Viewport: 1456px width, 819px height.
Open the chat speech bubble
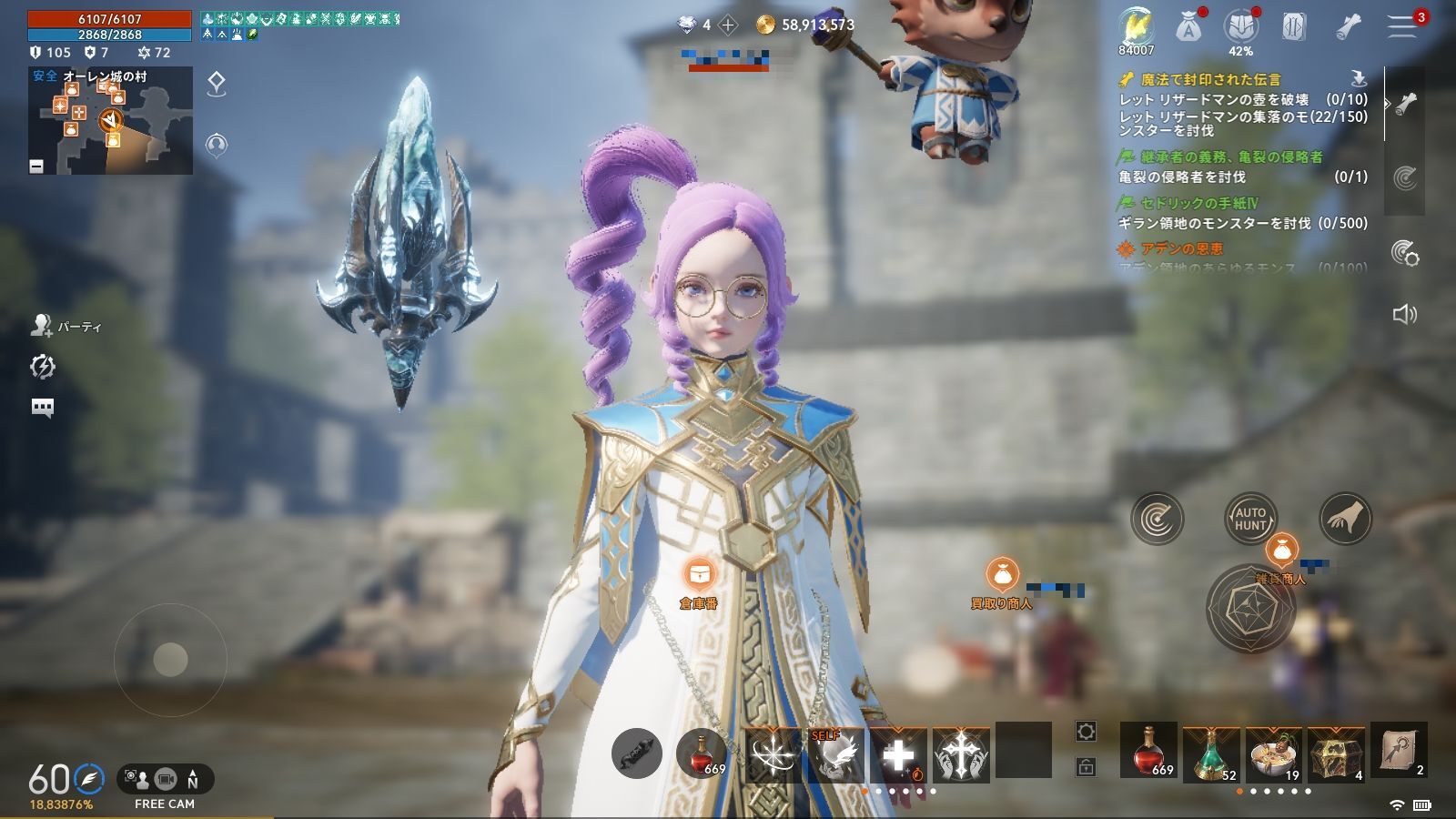[x=43, y=407]
